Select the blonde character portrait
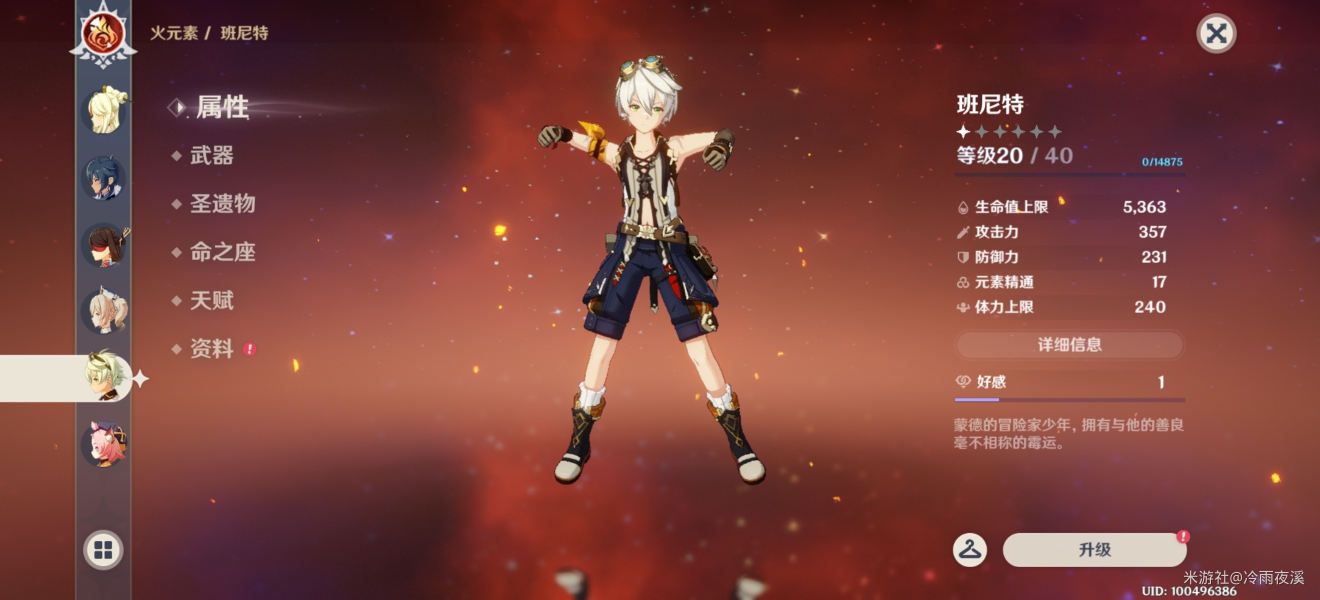Viewport: 1320px width, 600px height. [103, 110]
